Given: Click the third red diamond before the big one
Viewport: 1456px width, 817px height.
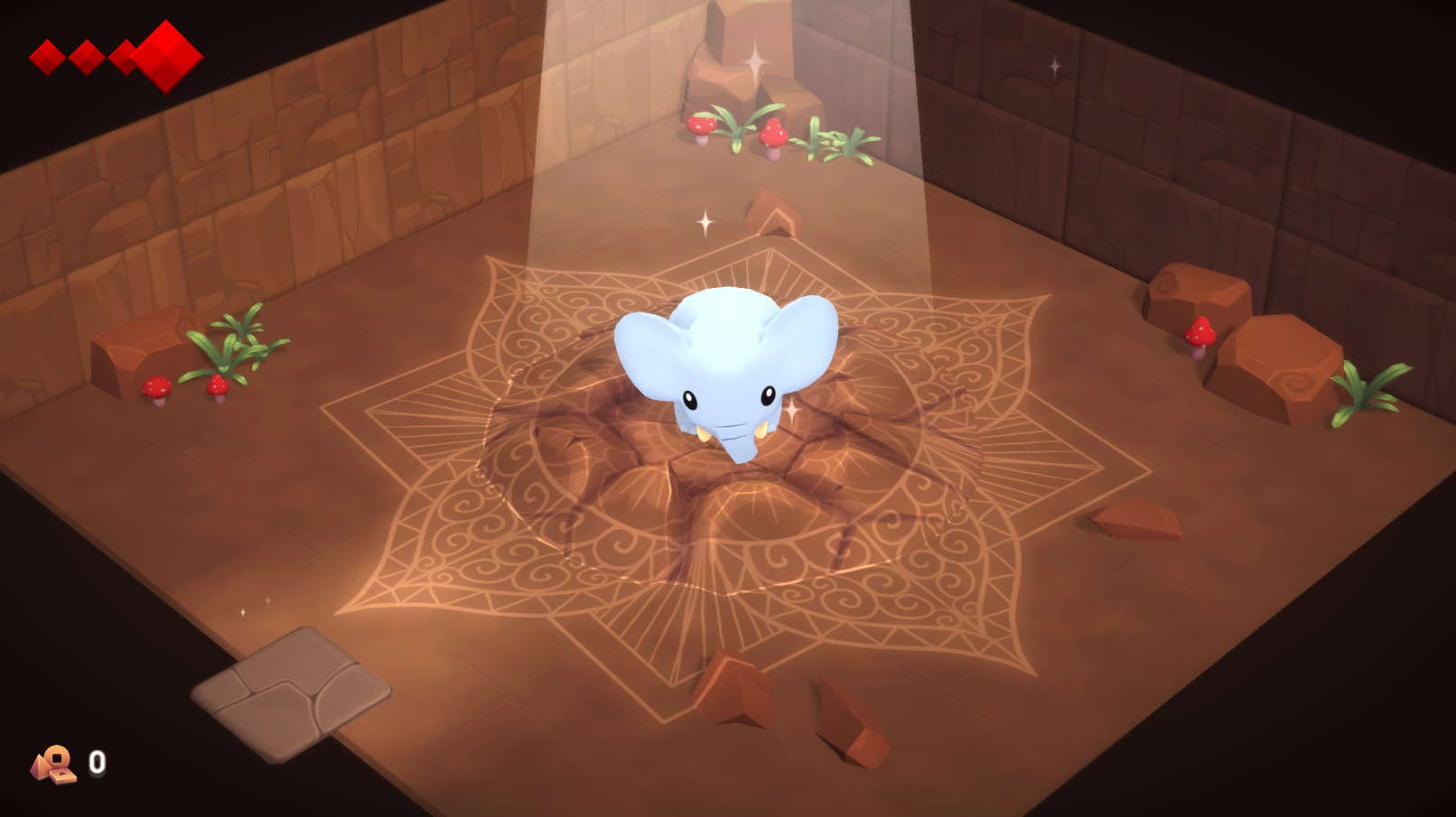Looking at the screenshot, I should pos(126,56).
